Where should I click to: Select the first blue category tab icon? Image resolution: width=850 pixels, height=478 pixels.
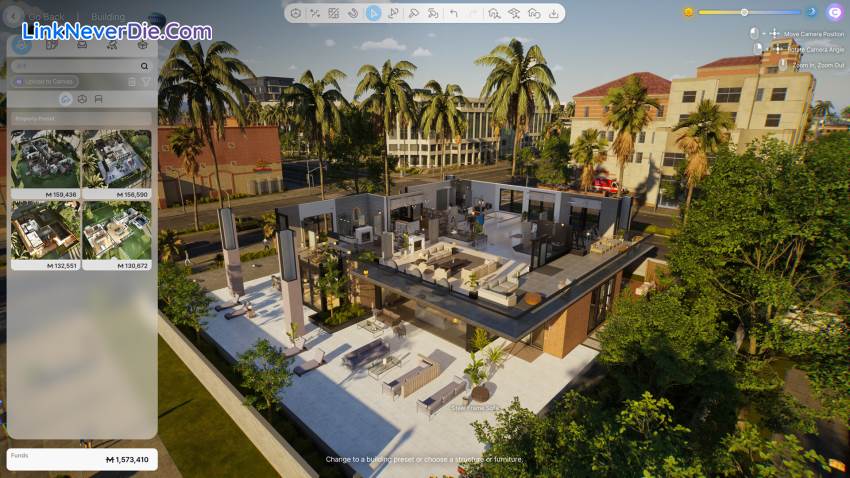coord(22,45)
